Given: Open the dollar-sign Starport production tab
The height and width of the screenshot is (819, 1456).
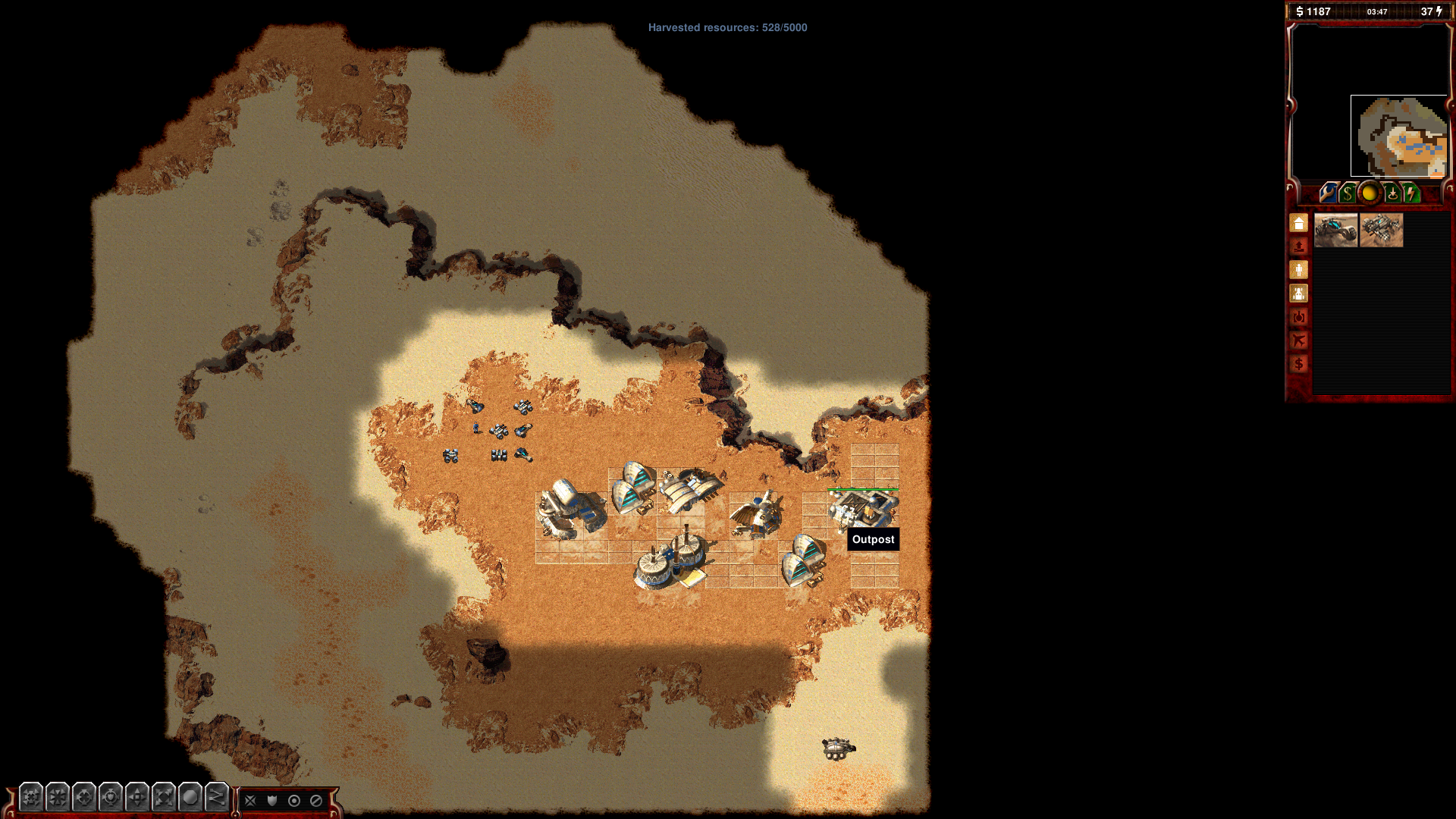Looking at the screenshot, I should pos(1299,364).
